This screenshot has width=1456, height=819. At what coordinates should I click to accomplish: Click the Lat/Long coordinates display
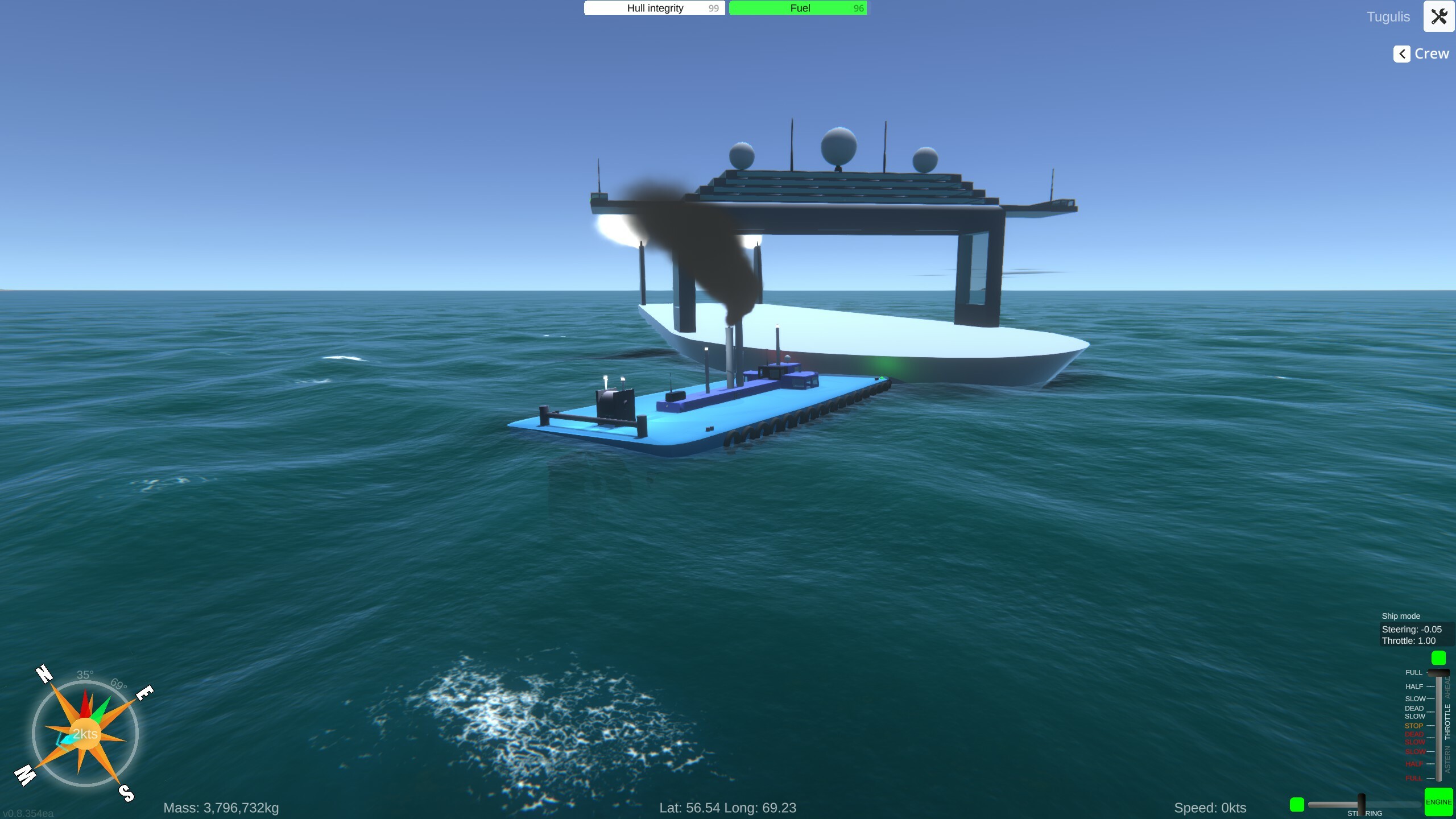pos(728,807)
